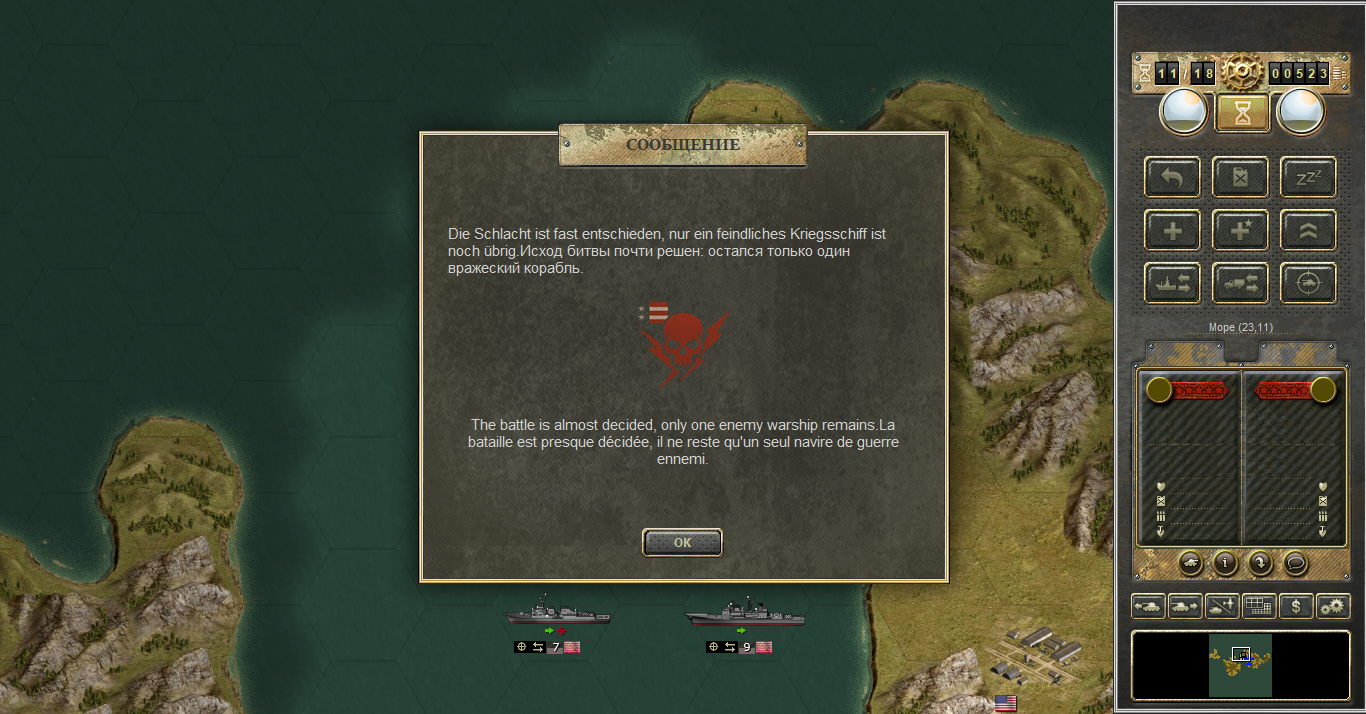
Task: Open the gears options menu
Action: (x=1333, y=606)
